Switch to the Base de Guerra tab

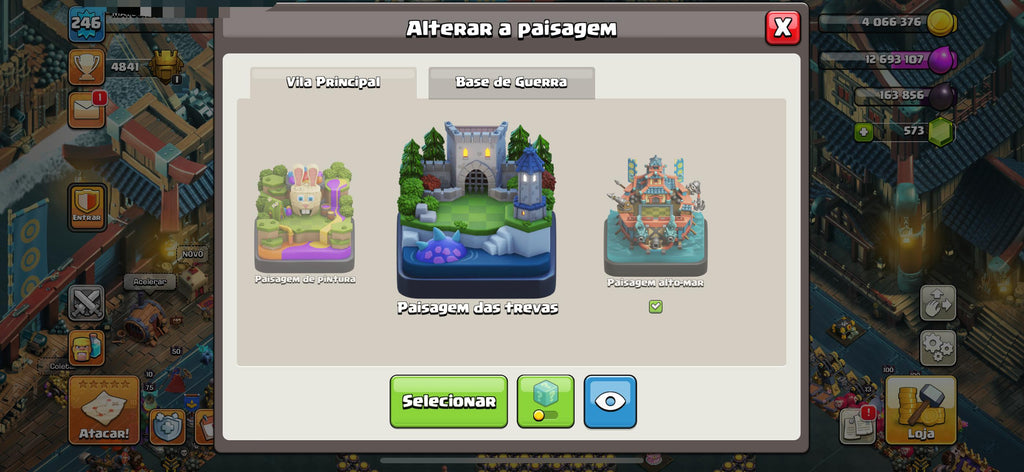tap(511, 83)
